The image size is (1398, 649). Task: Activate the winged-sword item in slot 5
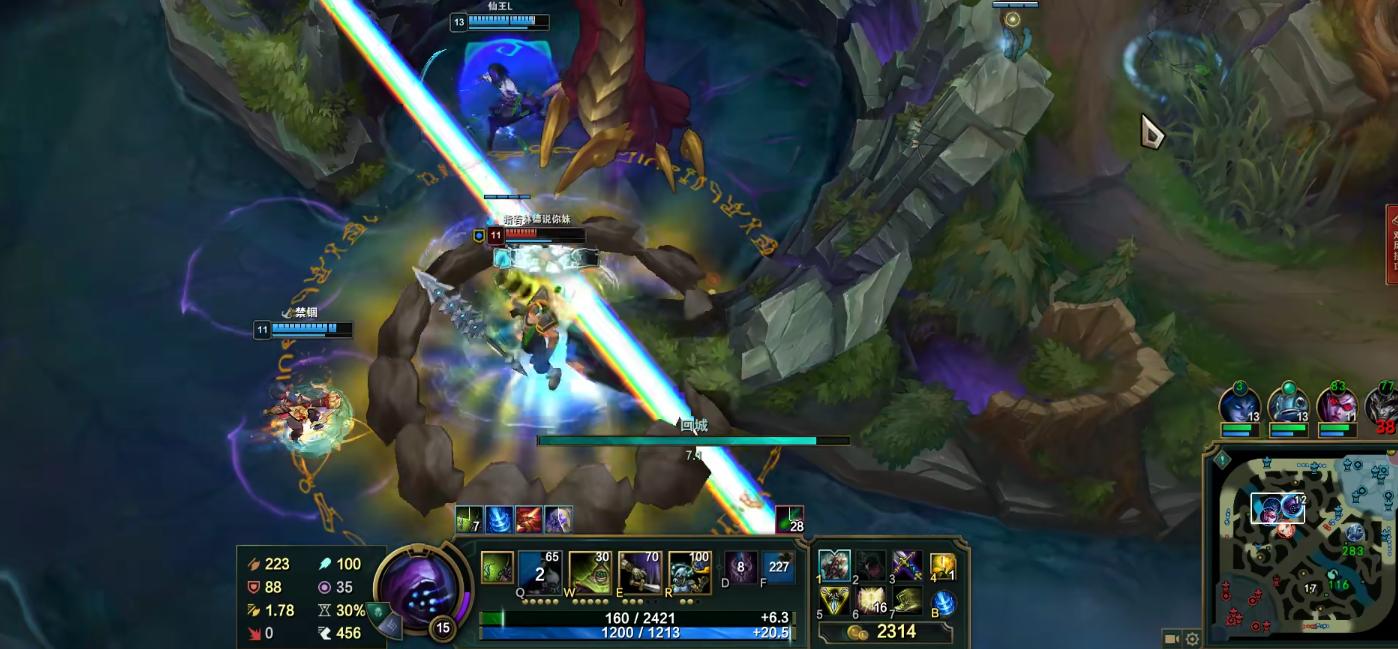tap(834, 601)
